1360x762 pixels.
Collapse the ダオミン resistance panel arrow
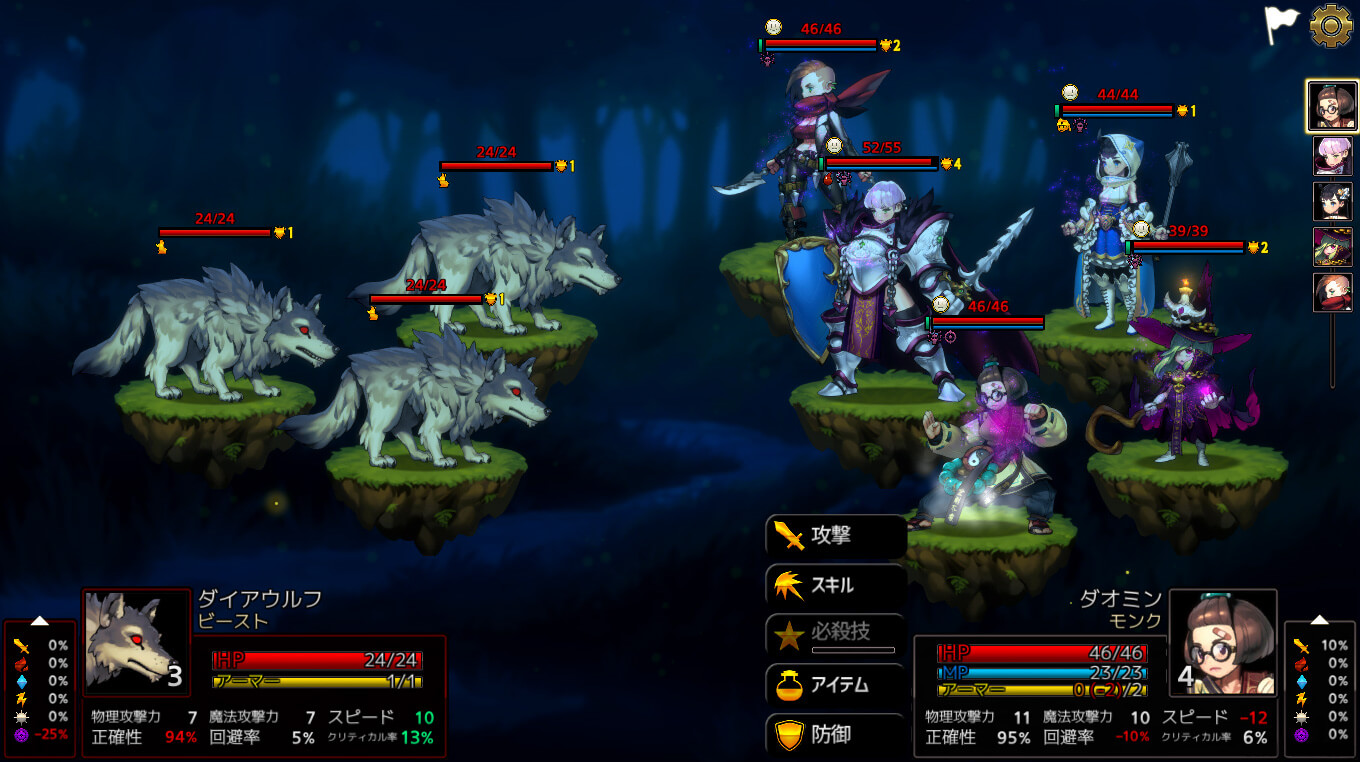(x=1319, y=620)
